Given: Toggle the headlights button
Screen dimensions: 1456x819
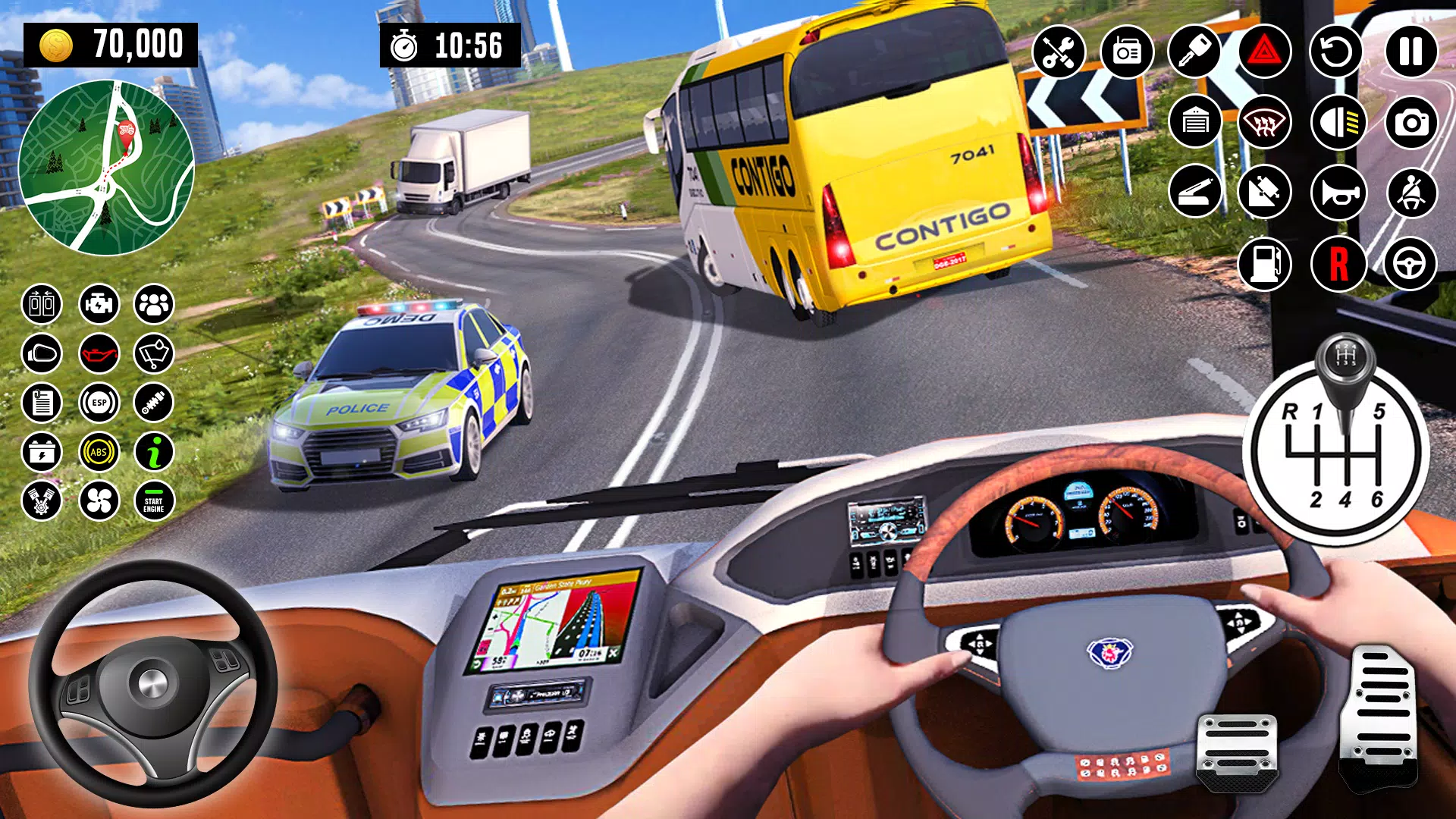Looking at the screenshot, I should (1338, 121).
